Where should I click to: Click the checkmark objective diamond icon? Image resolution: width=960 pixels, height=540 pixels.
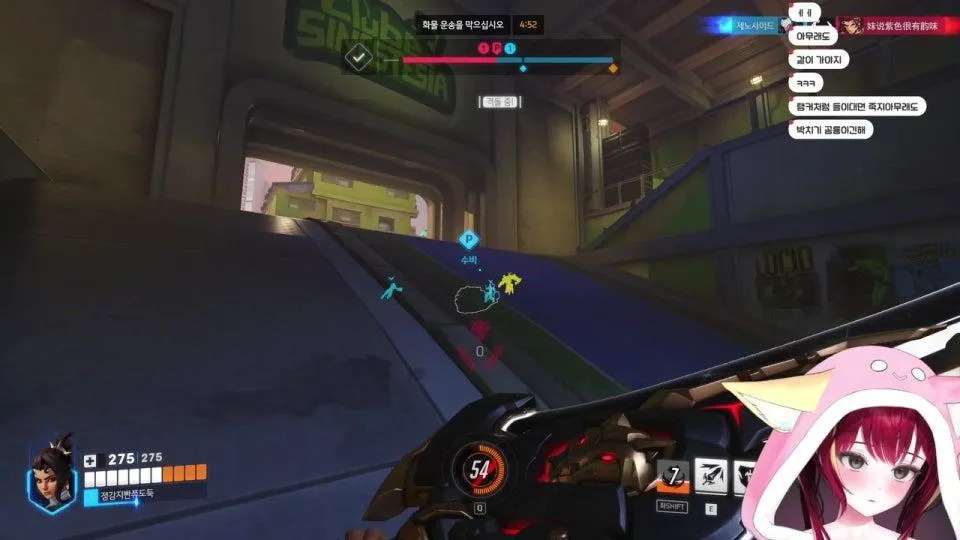tap(357, 58)
